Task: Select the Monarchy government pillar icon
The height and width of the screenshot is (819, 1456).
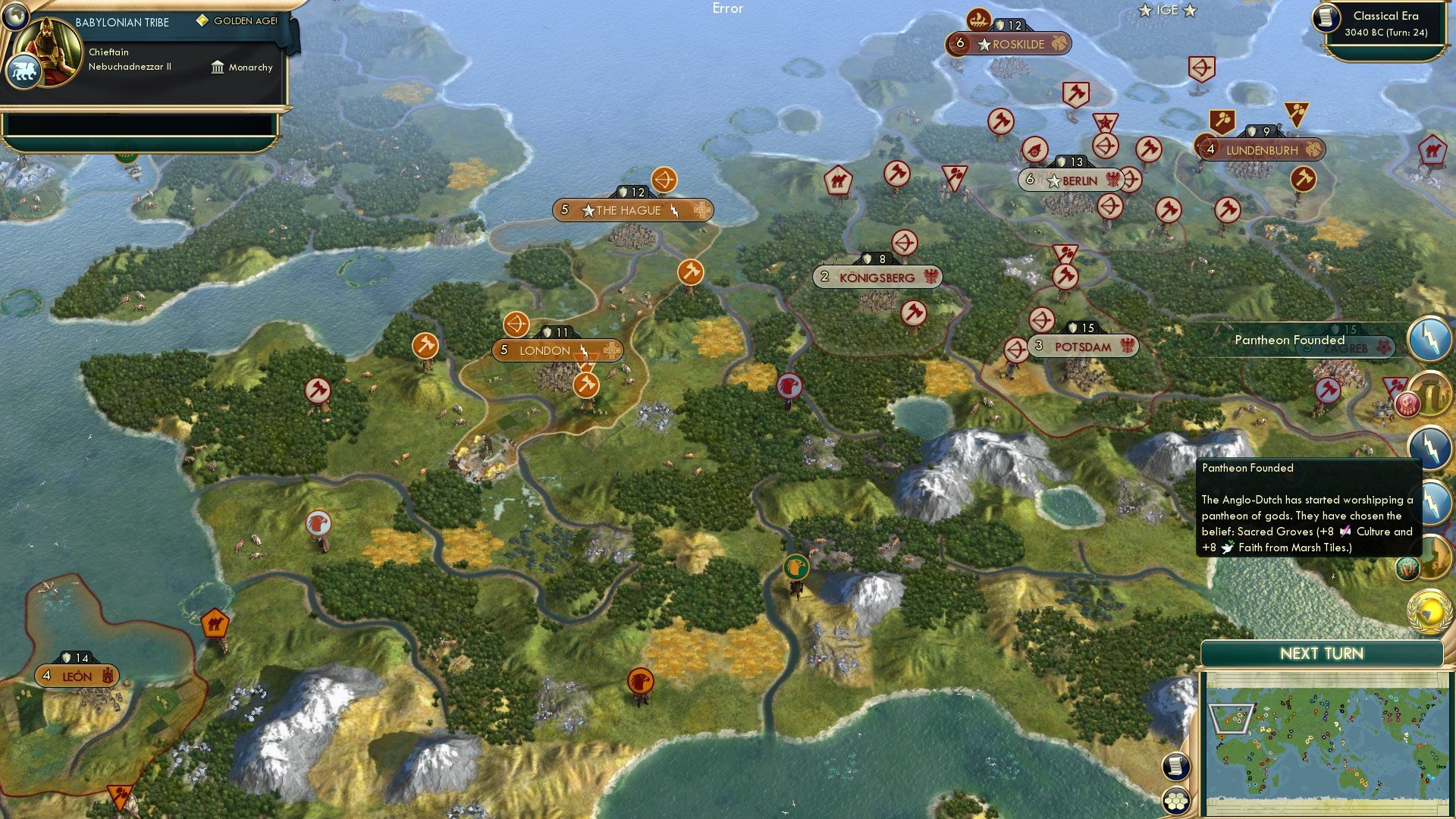Action: (217, 67)
